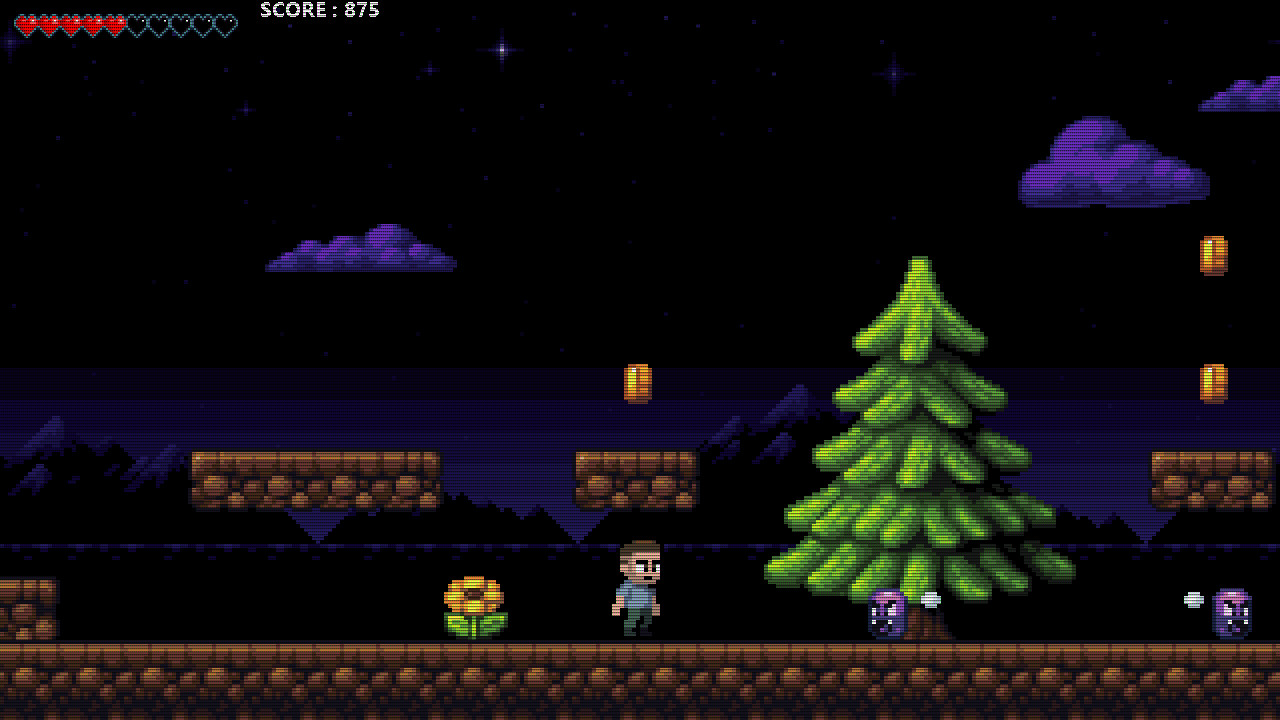Select the topmost orange lantern on the right
Screen dimensions: 1280x720
pyautogui.click(x=1212, y=253)
